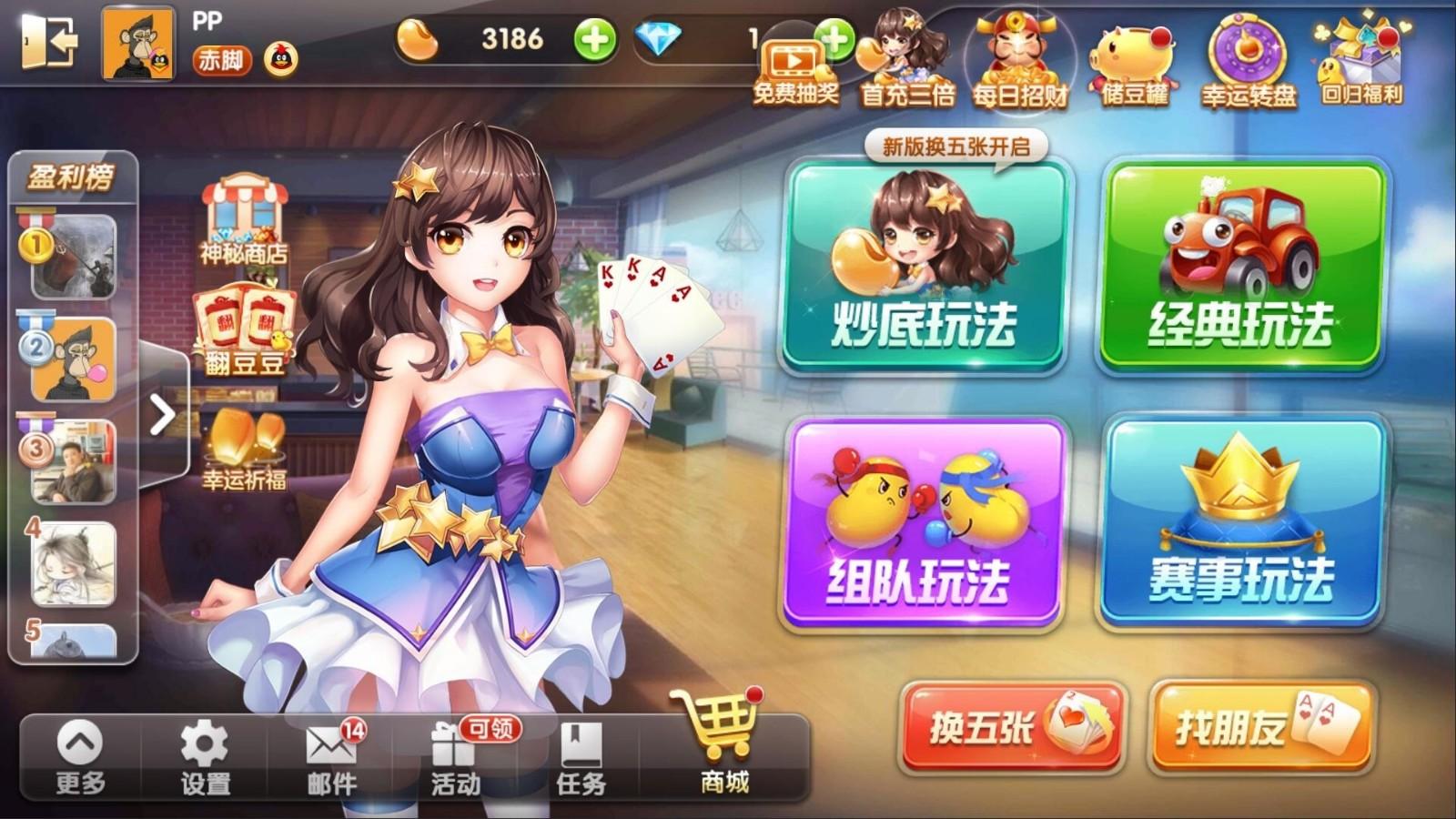Open the 免费抽奖 free lottery icon
This screenshot has height=819, width=1456.
(x=791, y=57)
